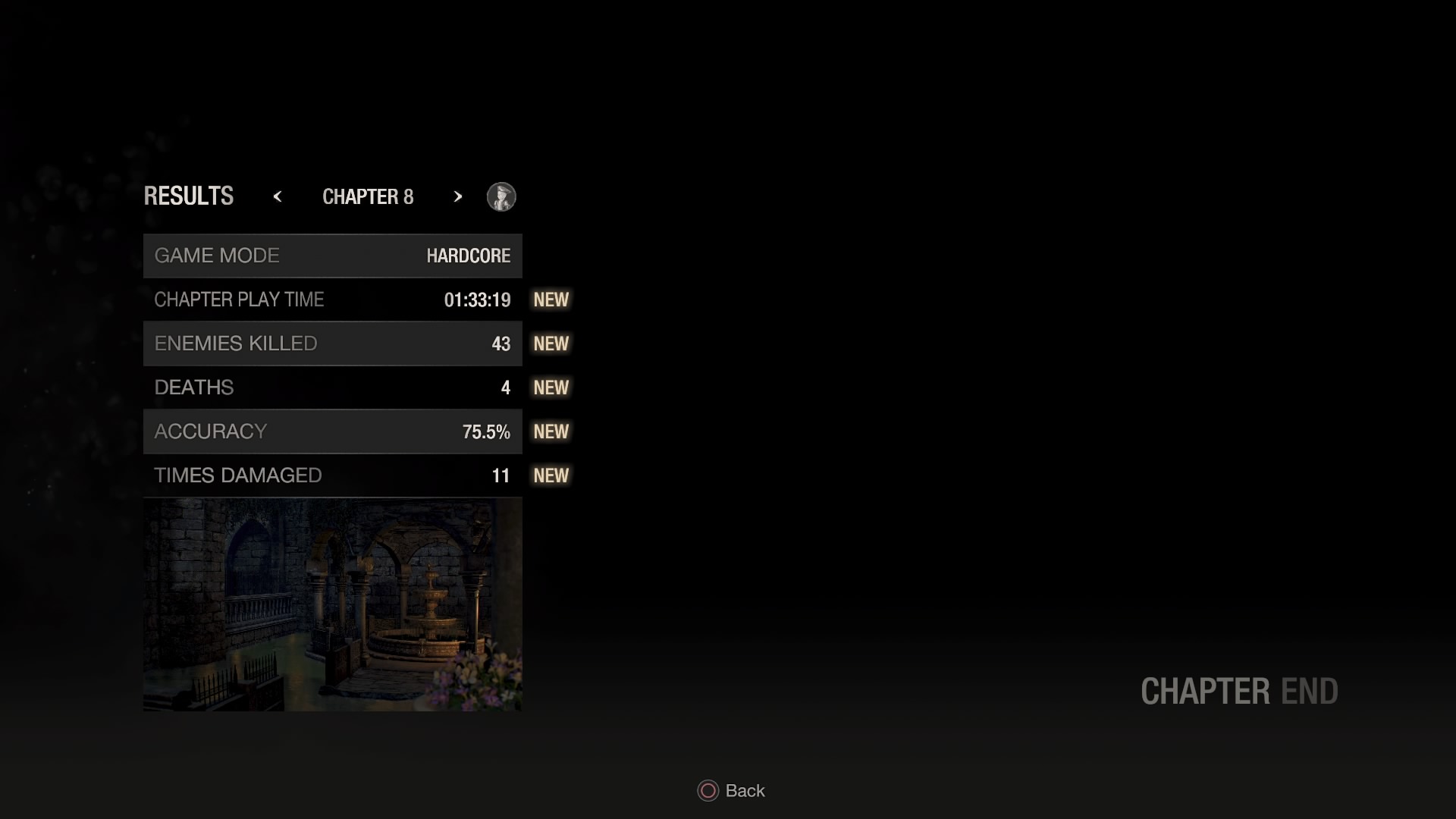
Task: Select the character portrait icon
Action: pos(501,197)
